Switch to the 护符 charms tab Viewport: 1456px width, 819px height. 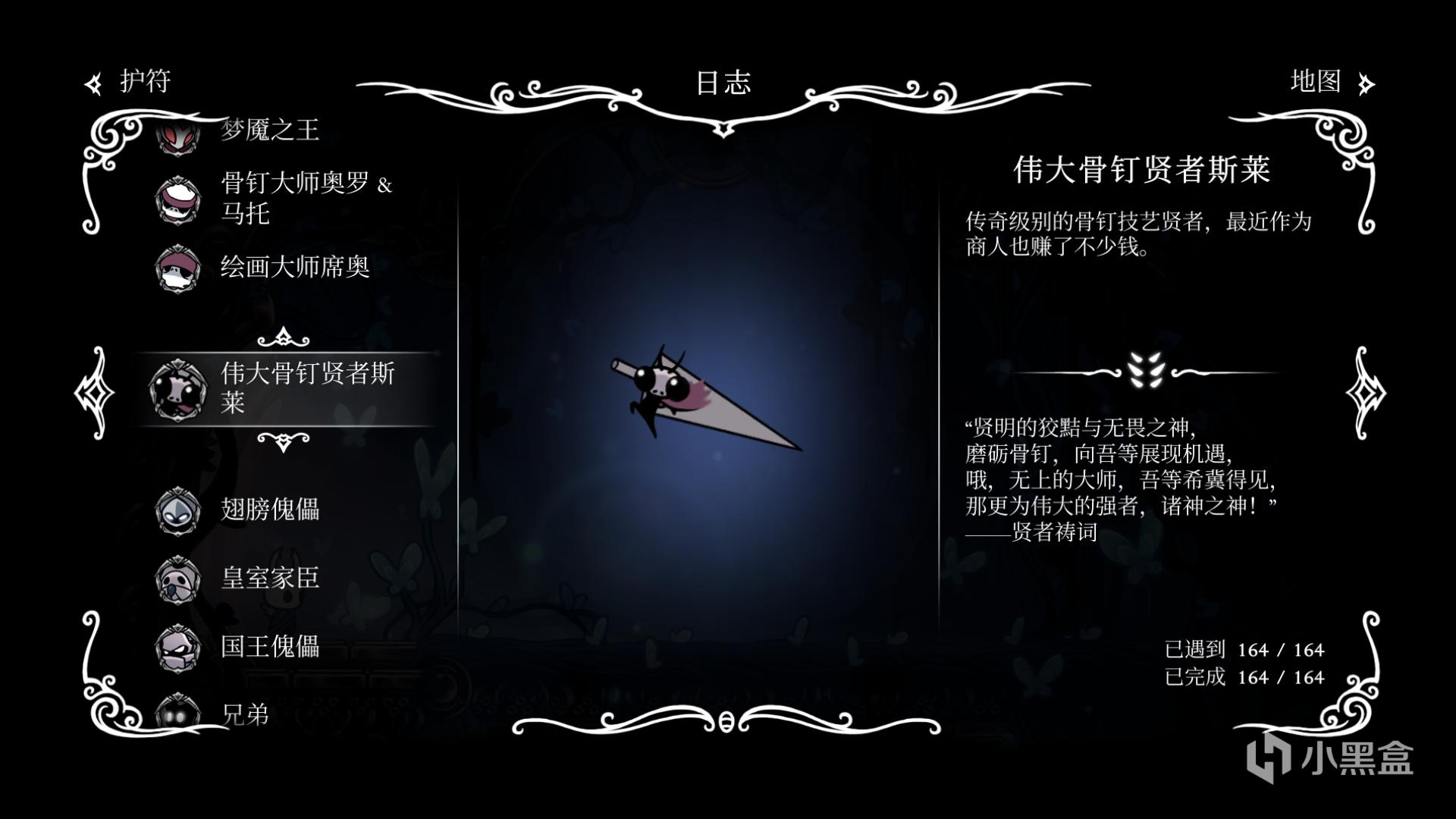click(129, 82)
